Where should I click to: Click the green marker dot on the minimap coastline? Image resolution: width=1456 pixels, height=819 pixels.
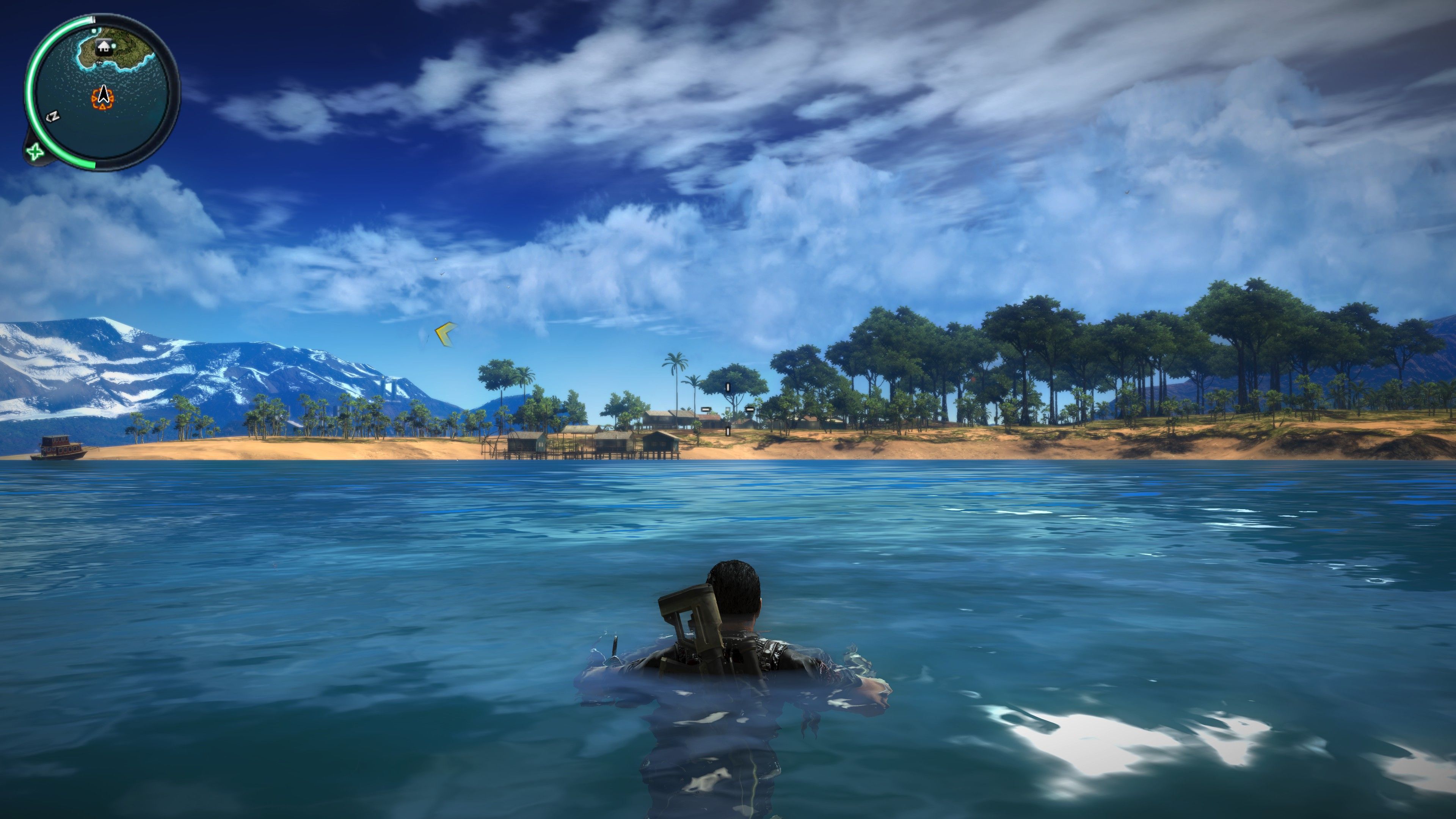pyautogui.click(x=94, y=30)
